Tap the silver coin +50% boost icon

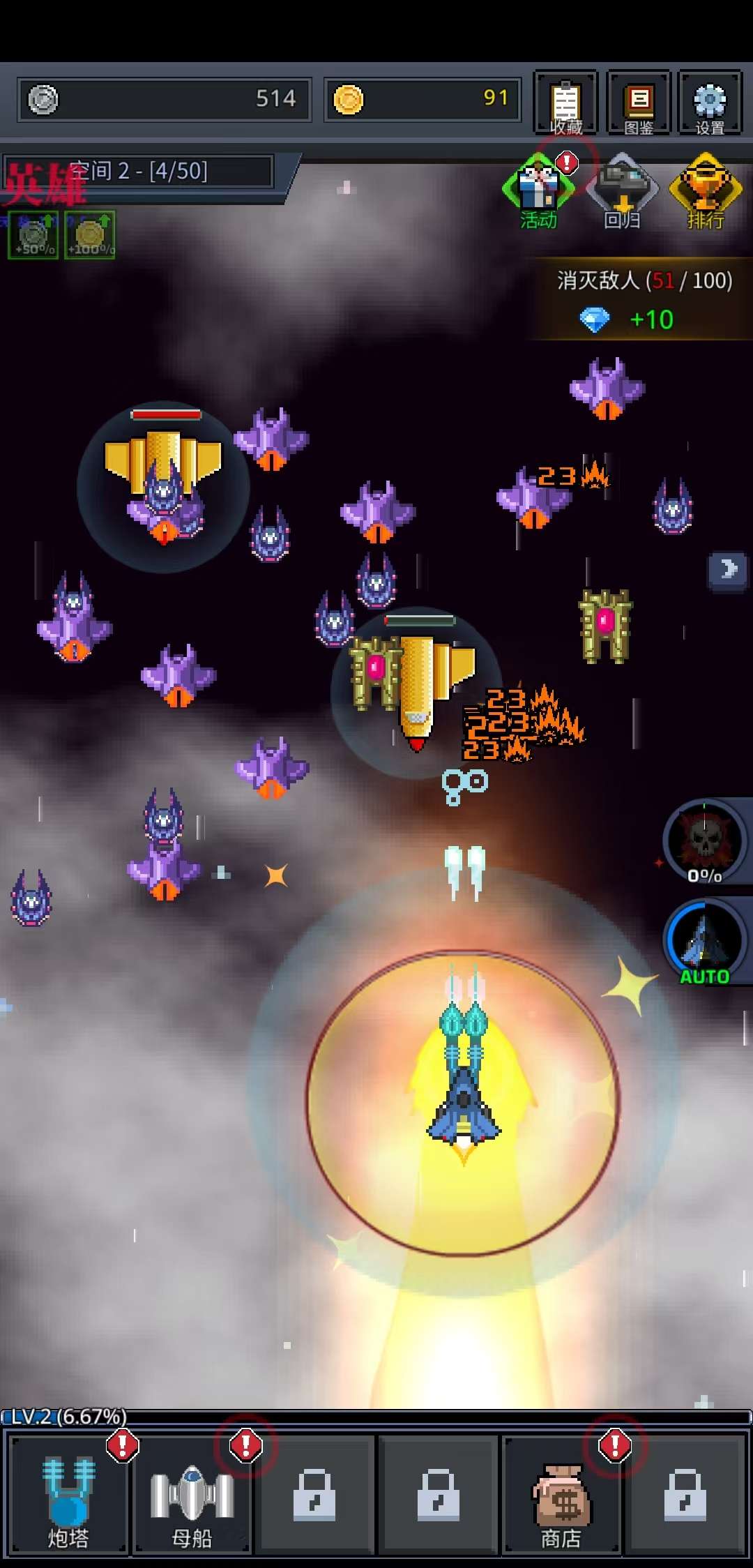[33, 236]
